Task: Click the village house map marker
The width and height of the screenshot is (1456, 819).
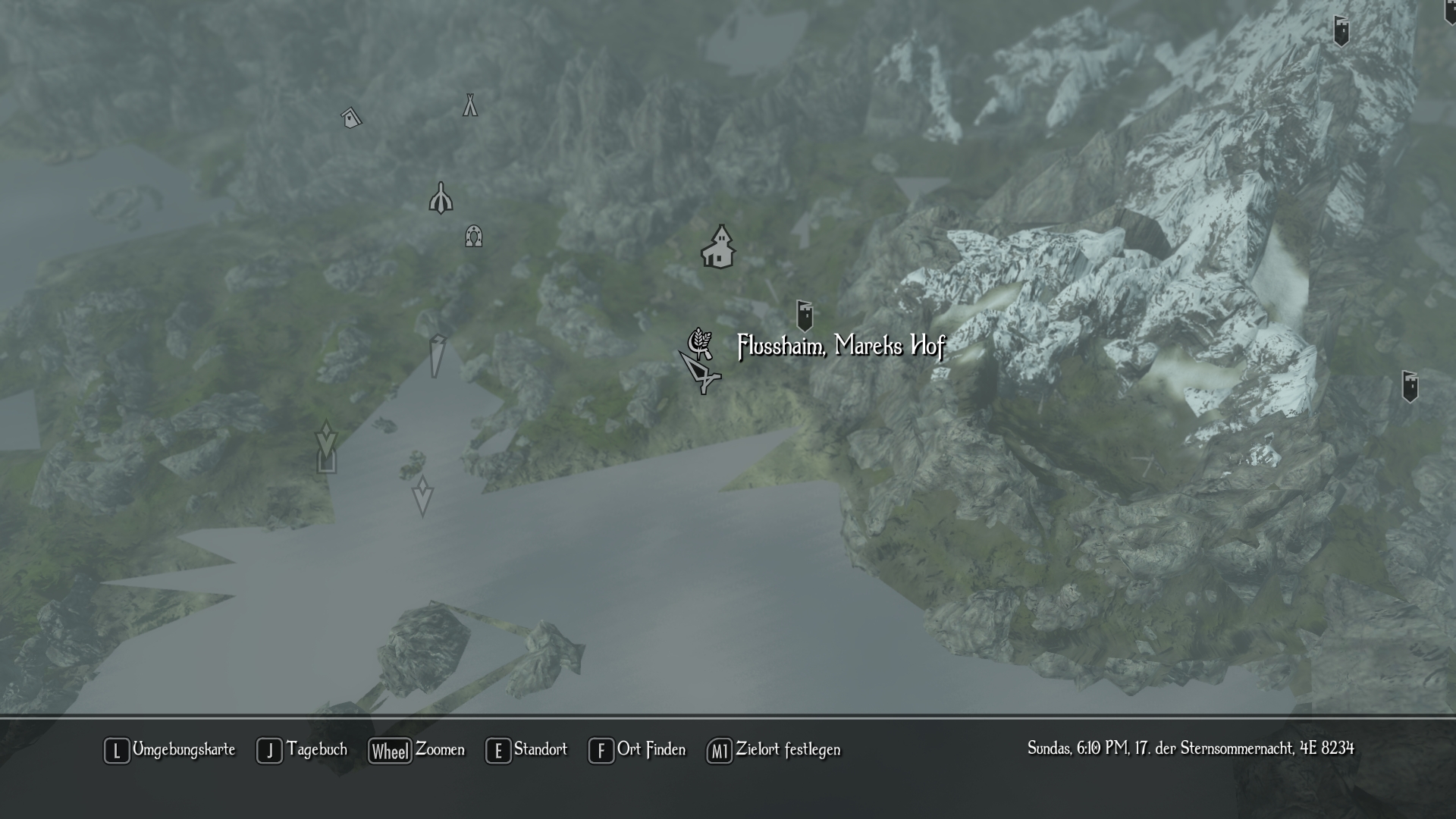Action: click(x=718, y=247)
